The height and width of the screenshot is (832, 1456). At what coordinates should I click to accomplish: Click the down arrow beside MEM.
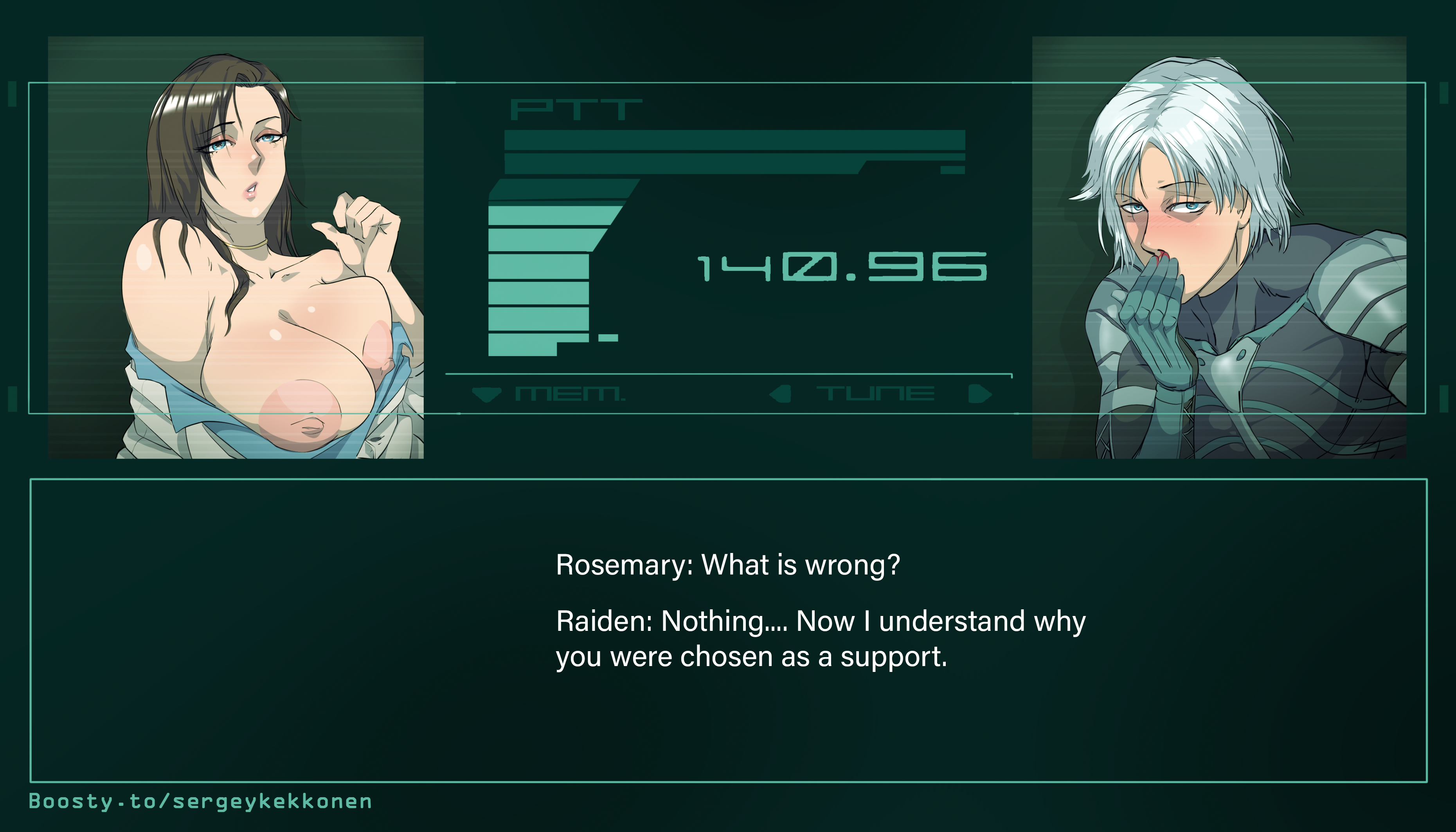coord(486,394)
